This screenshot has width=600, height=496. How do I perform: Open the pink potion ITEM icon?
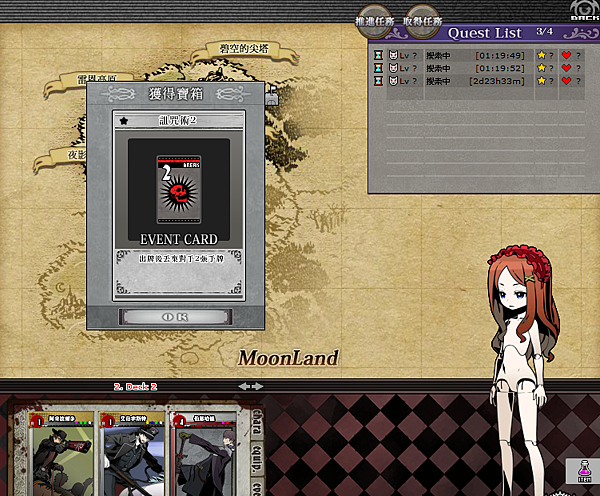(x=580, y=471)
